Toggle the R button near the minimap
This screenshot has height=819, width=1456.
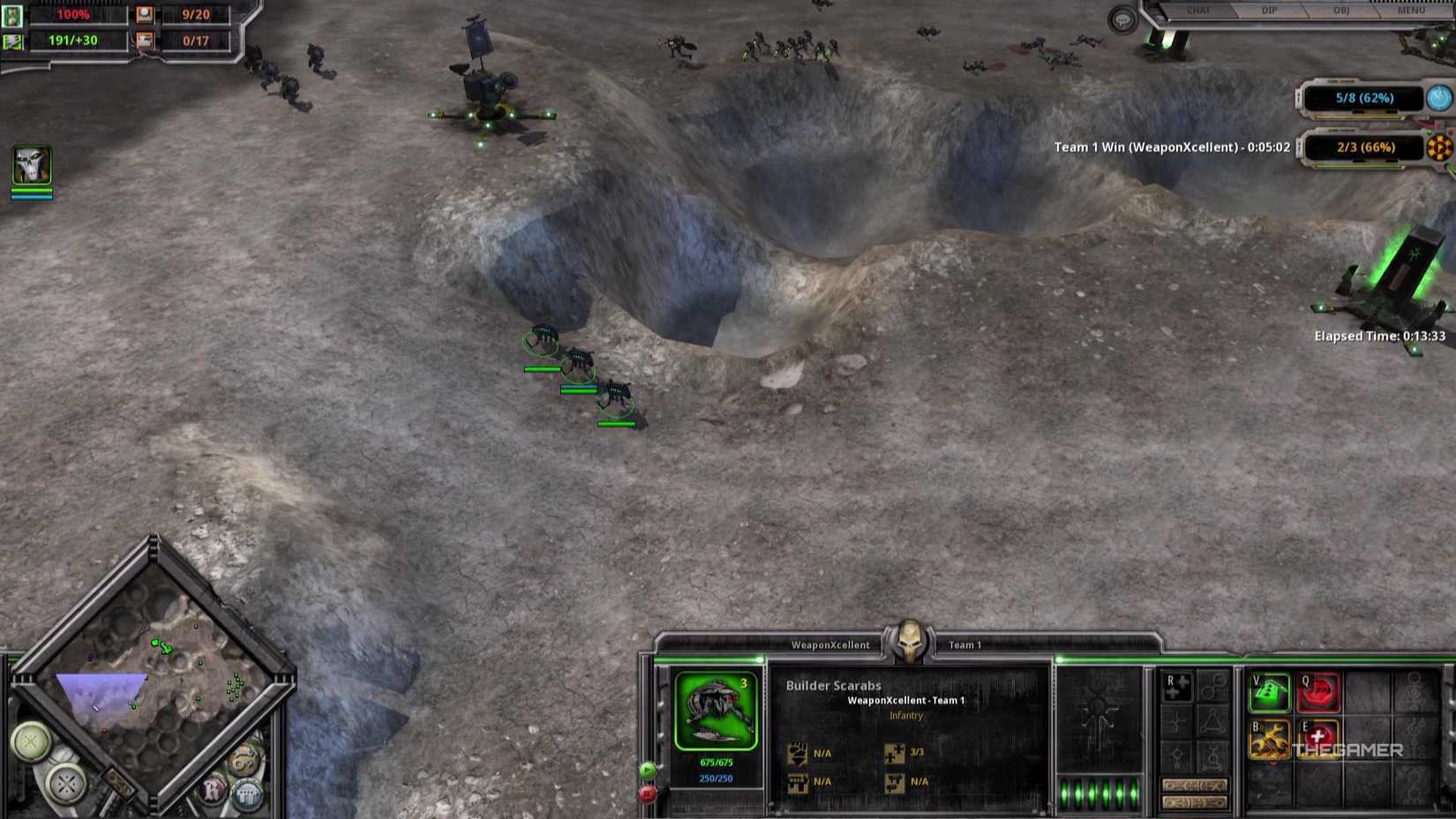point(212,789)
